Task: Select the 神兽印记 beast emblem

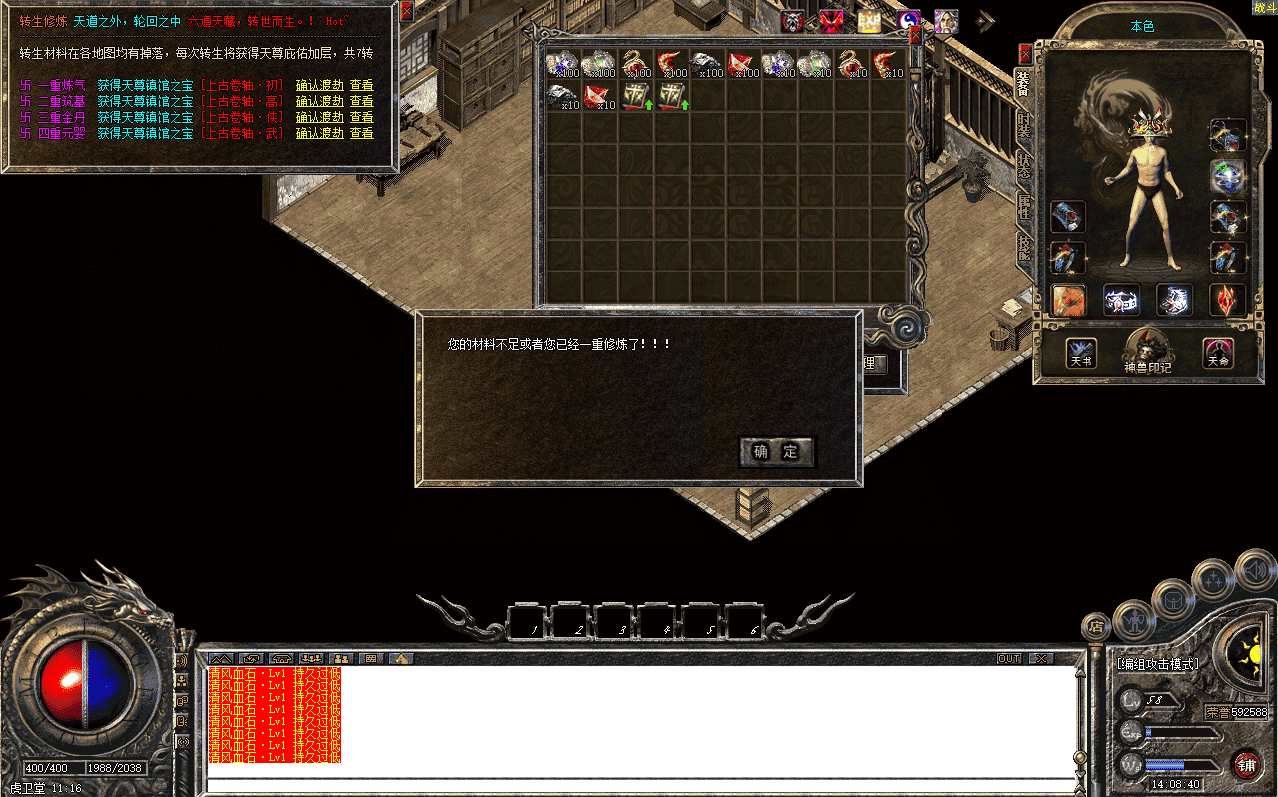Action: pos(1147,351)
